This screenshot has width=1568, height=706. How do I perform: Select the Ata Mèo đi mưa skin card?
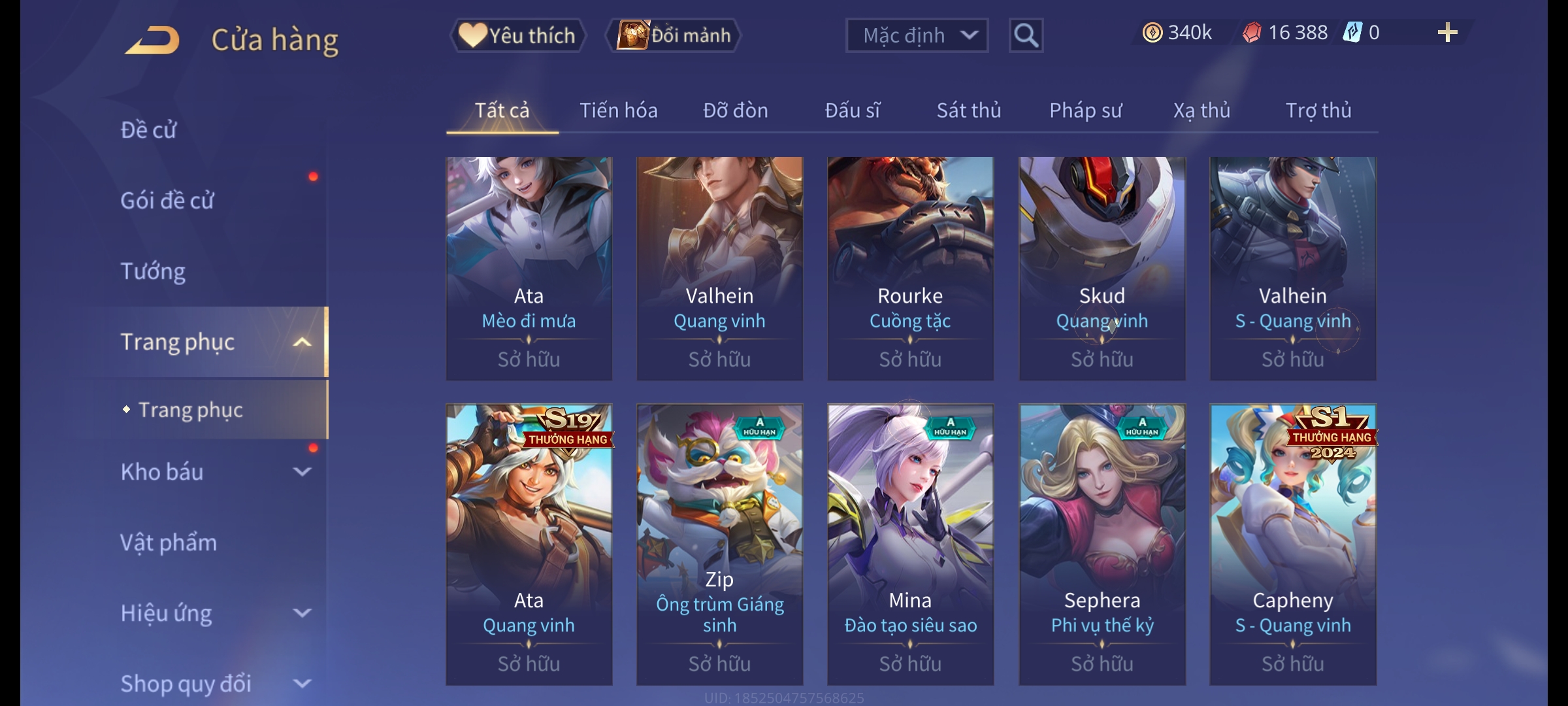pyautogui.click(x=529, y=268)
